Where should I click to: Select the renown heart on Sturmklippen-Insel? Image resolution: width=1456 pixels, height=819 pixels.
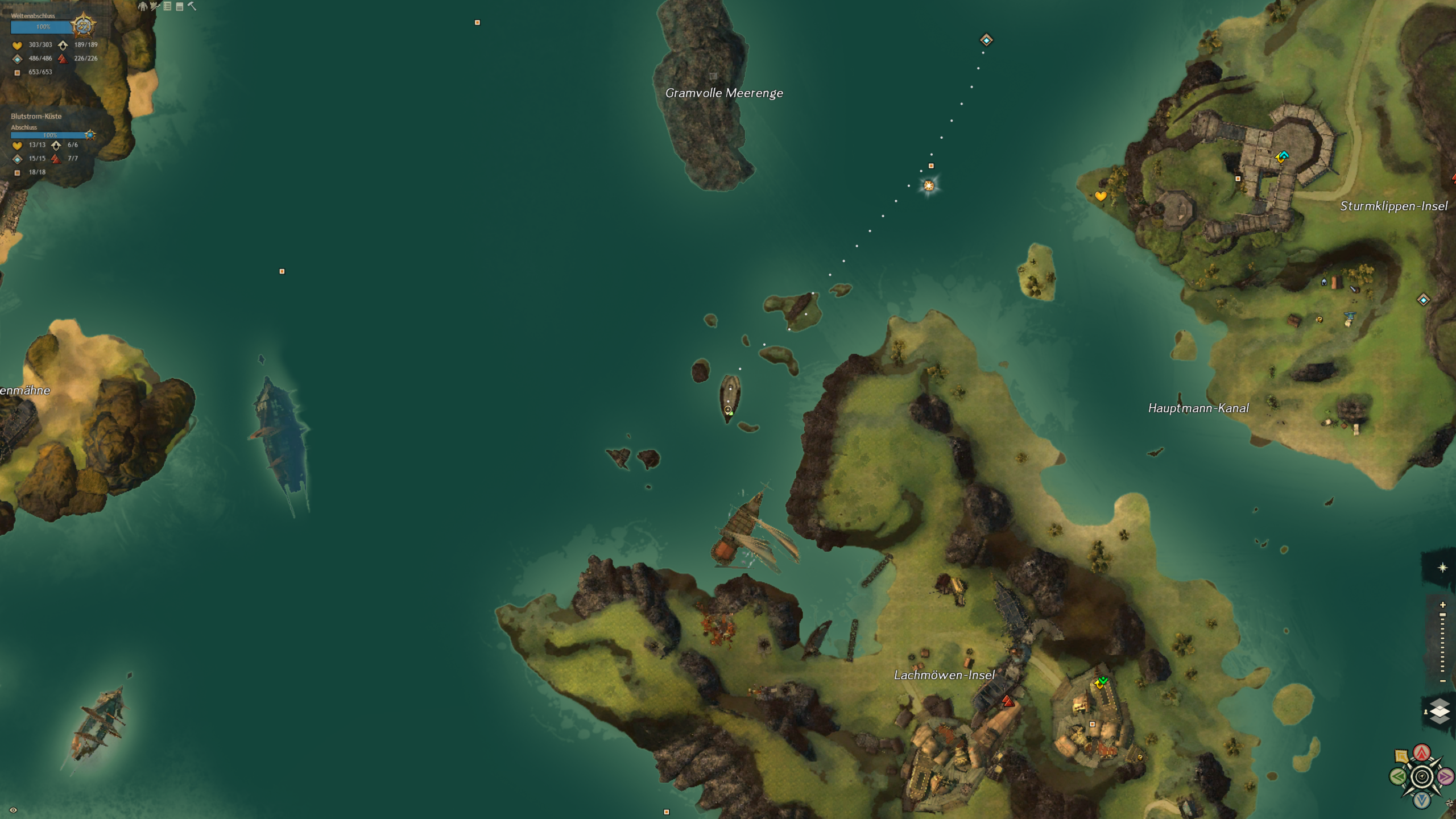1101,196
